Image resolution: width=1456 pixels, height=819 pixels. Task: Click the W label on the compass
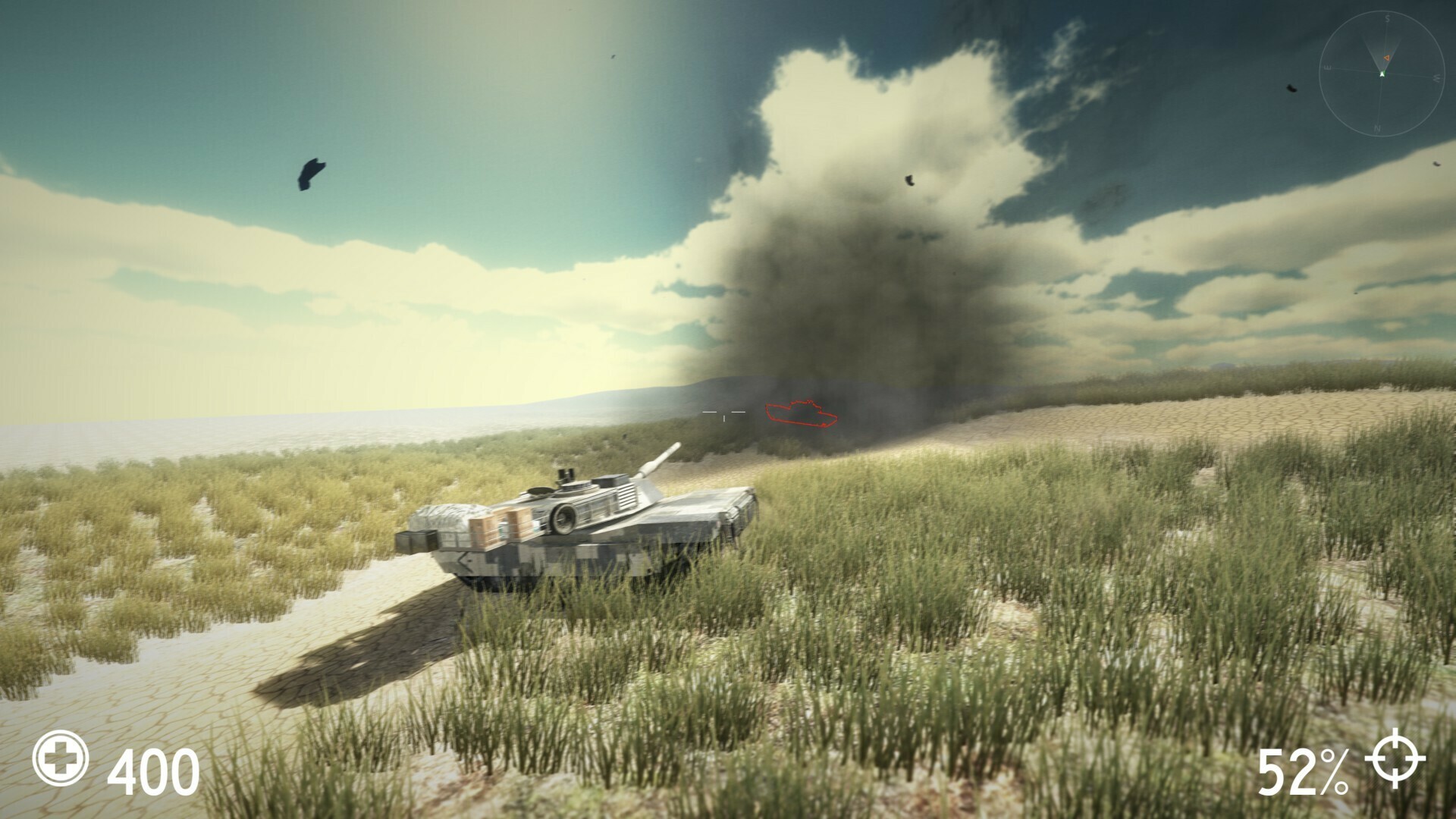(1436, 77)
